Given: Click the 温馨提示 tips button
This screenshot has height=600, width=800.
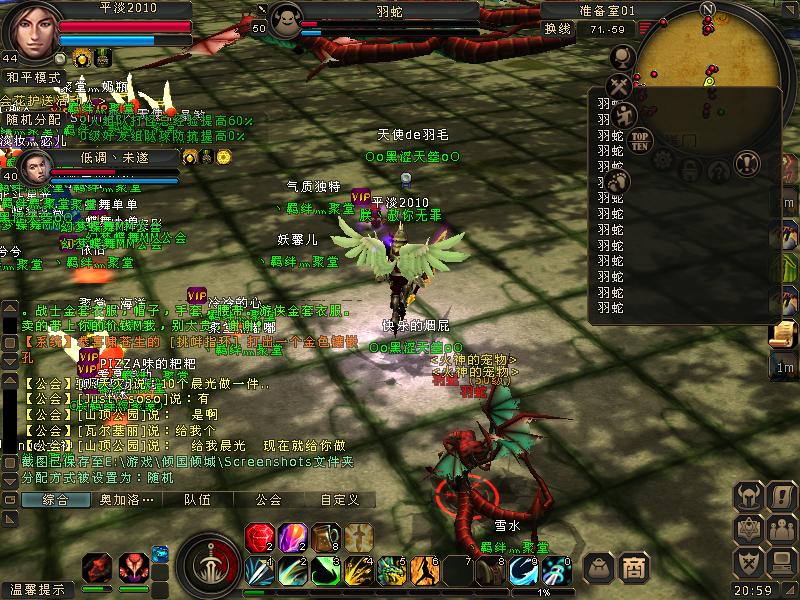Looking at the screenshot, I should tap(37, 590).
